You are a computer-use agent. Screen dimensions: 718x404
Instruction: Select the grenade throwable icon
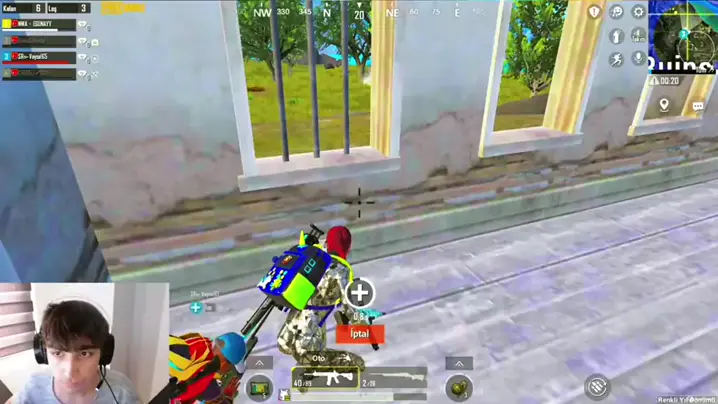(459, 386)
